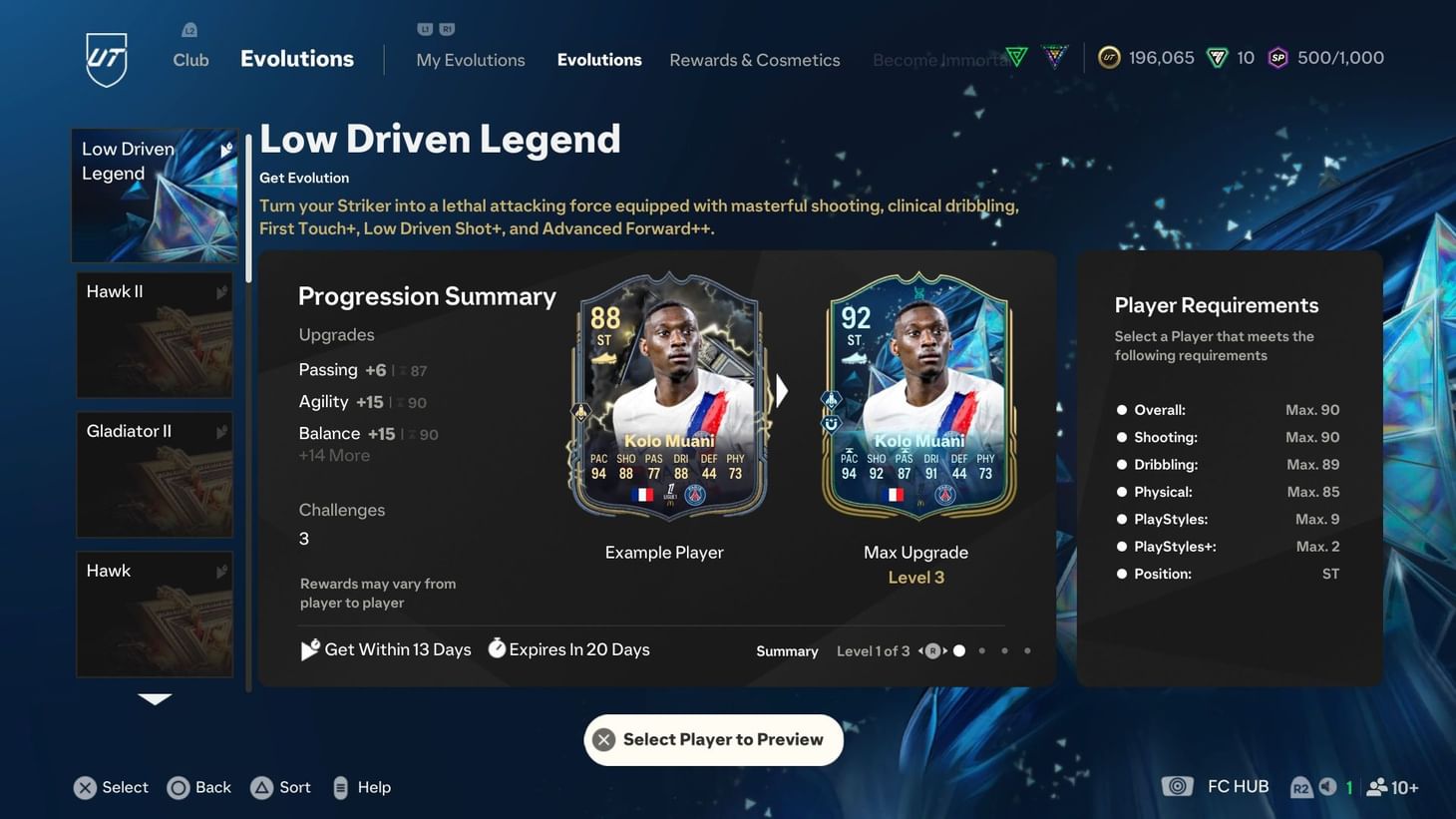Image resolution: width=1456 pixels, height=819 pixels.
Task: Click the friends online 10+ icon
Action: [x=1378, y=787]
